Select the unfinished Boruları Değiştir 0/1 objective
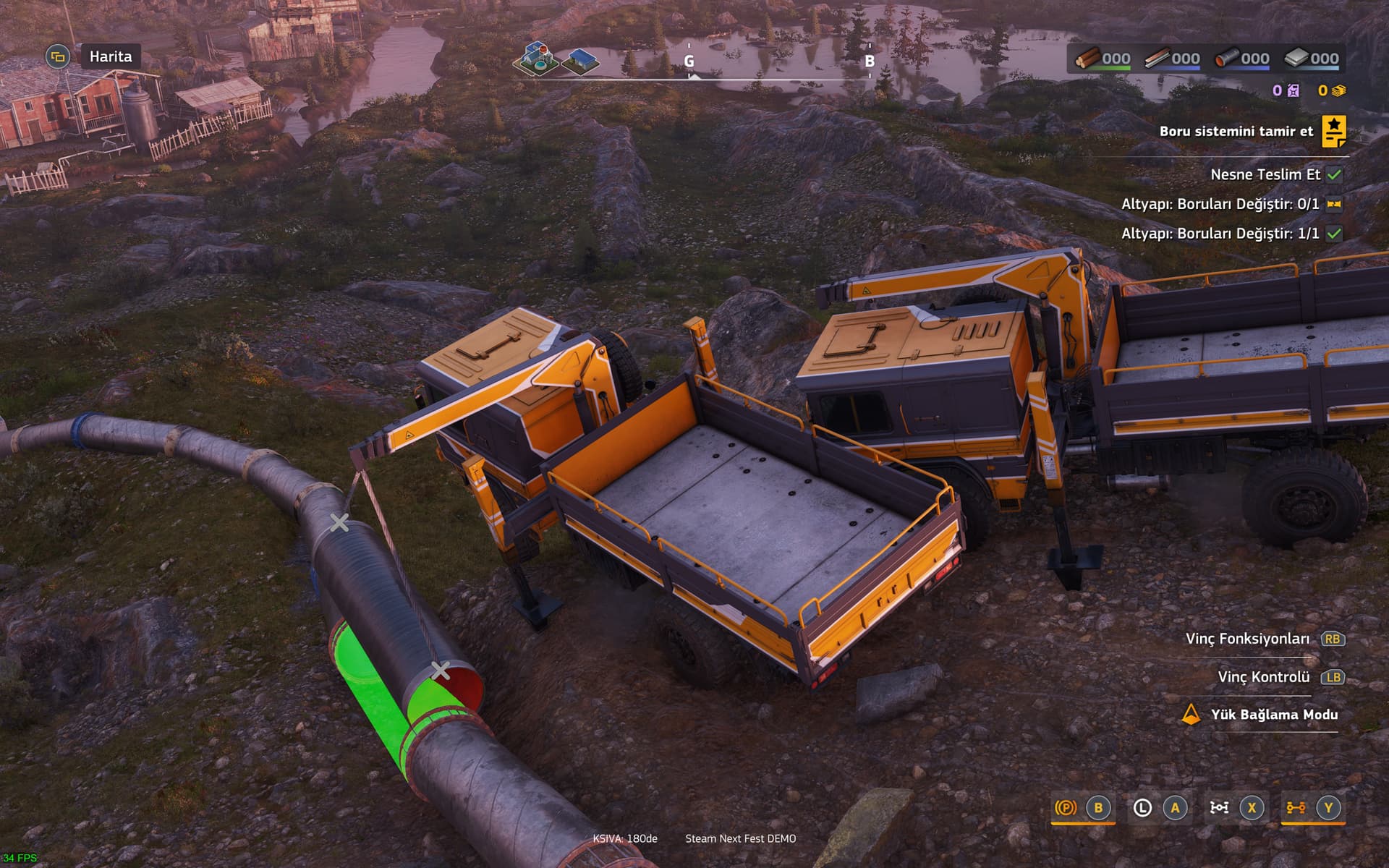The image size is (1389, 868). click(x=1220, y=204)
